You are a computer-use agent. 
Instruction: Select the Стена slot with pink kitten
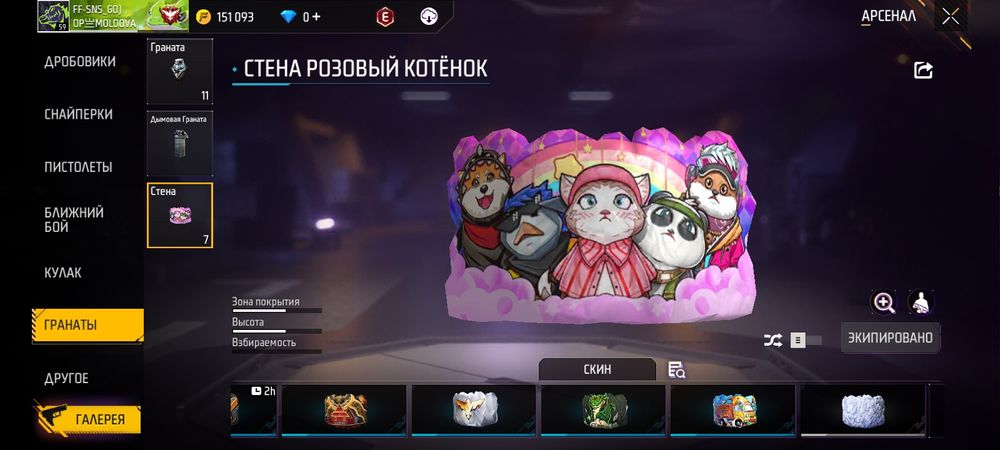tap(180, 215)
